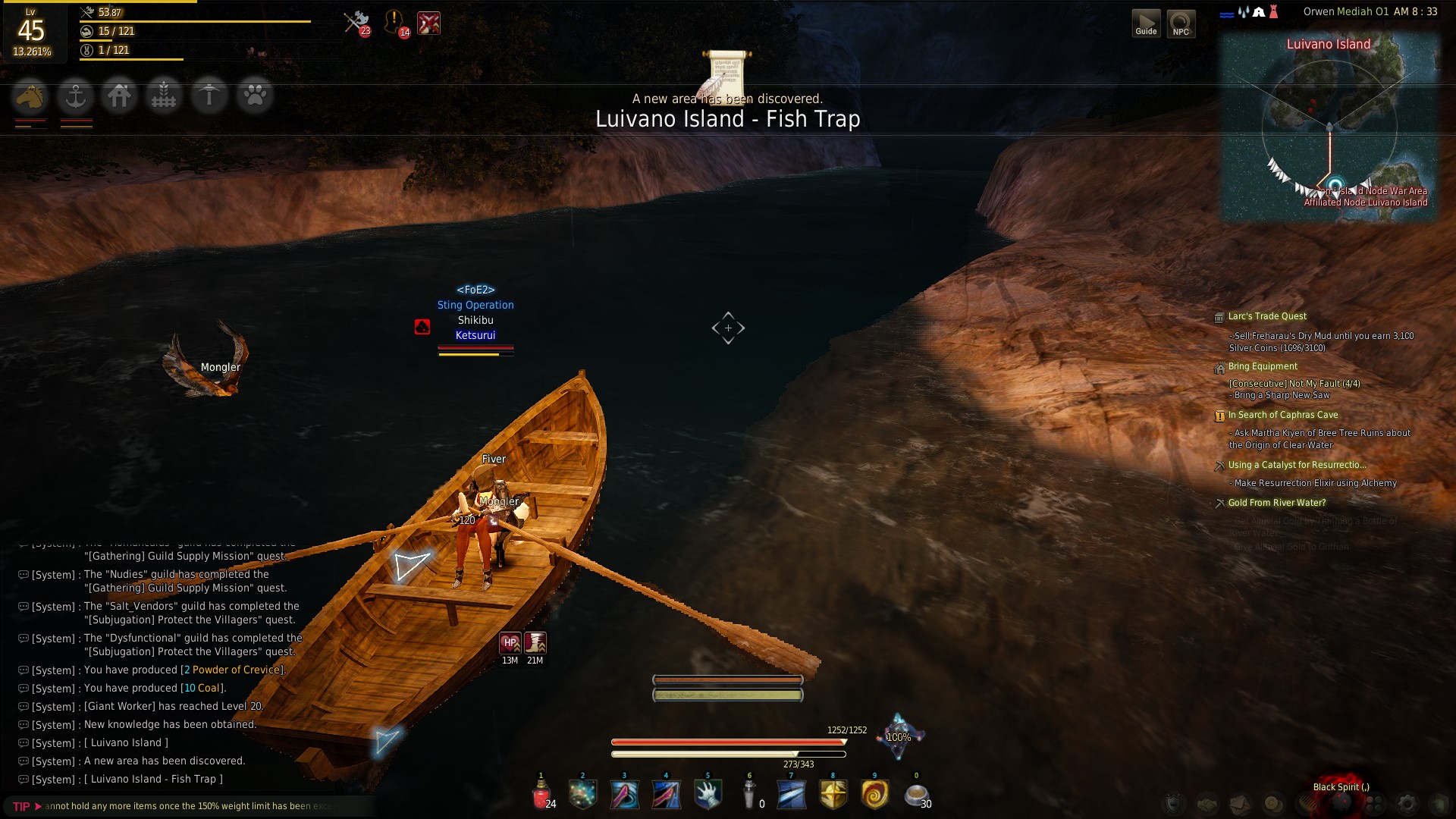Viewport: 1456px width, 819px height.
Task: Activate the orange spiral skill in slot 9
Action: click(x=874, y=795)
